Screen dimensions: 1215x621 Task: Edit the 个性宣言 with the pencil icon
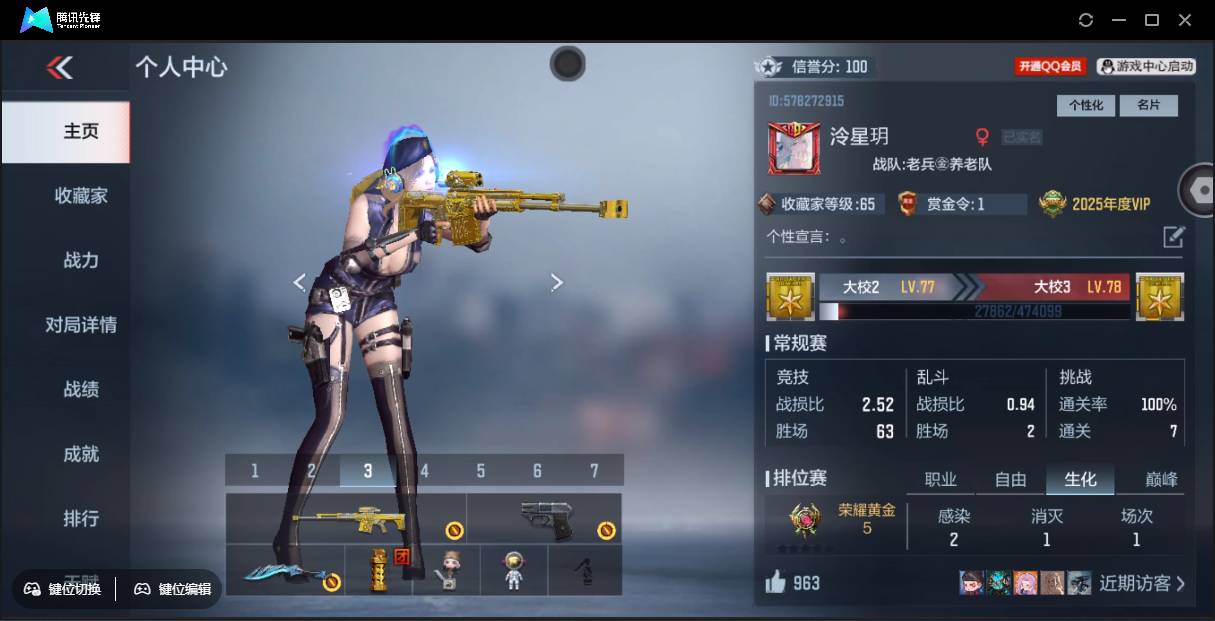1173,237
